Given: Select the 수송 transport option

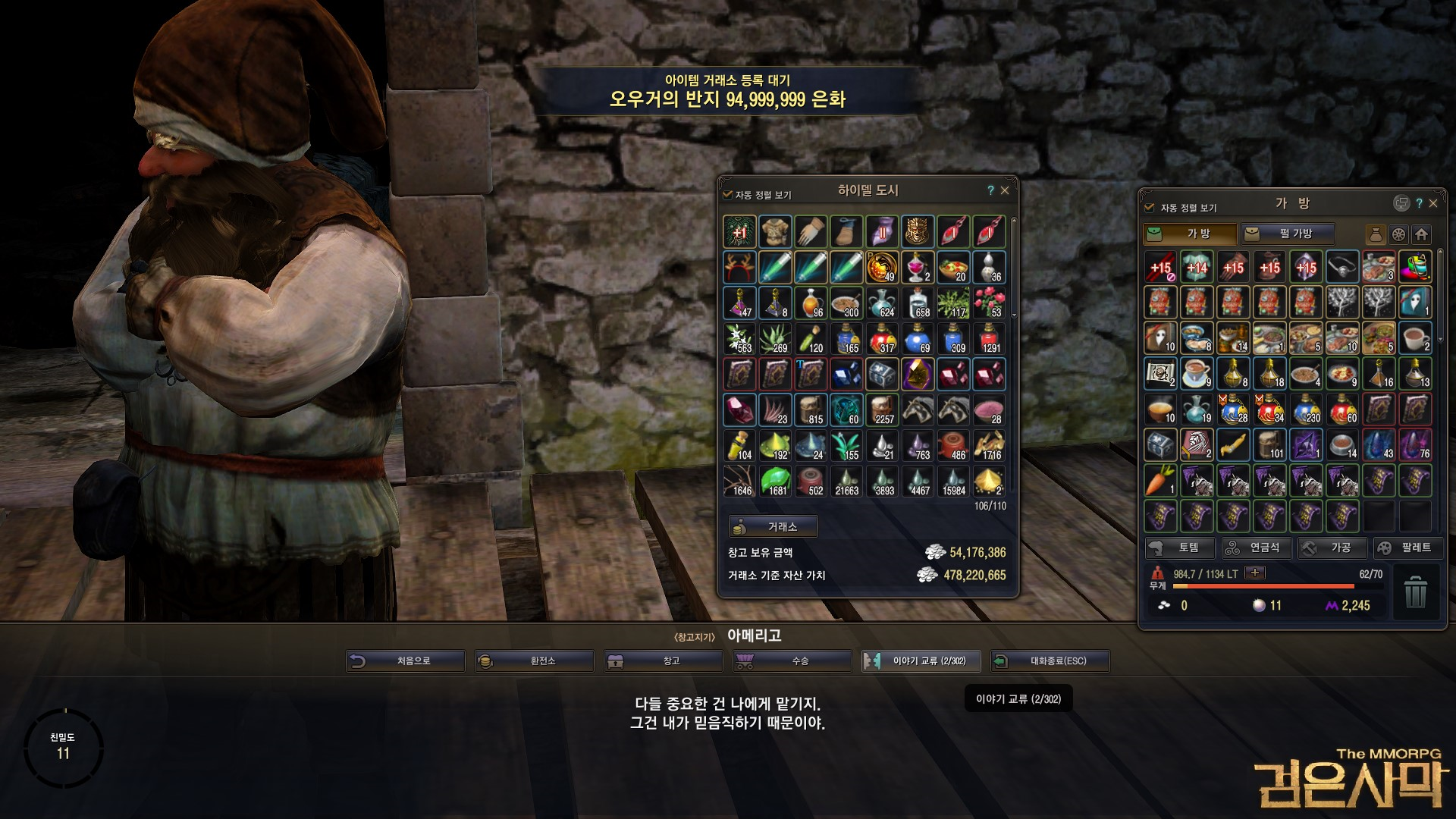Looking at the screenshot, I should pos(792,661).
